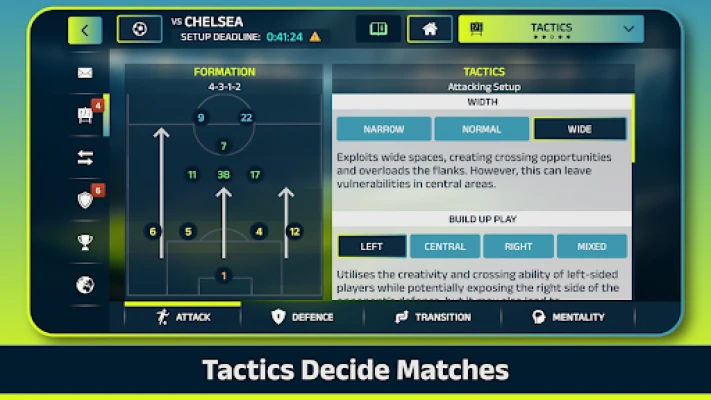
Task: Set width to Wide
Action: (579, 129)
